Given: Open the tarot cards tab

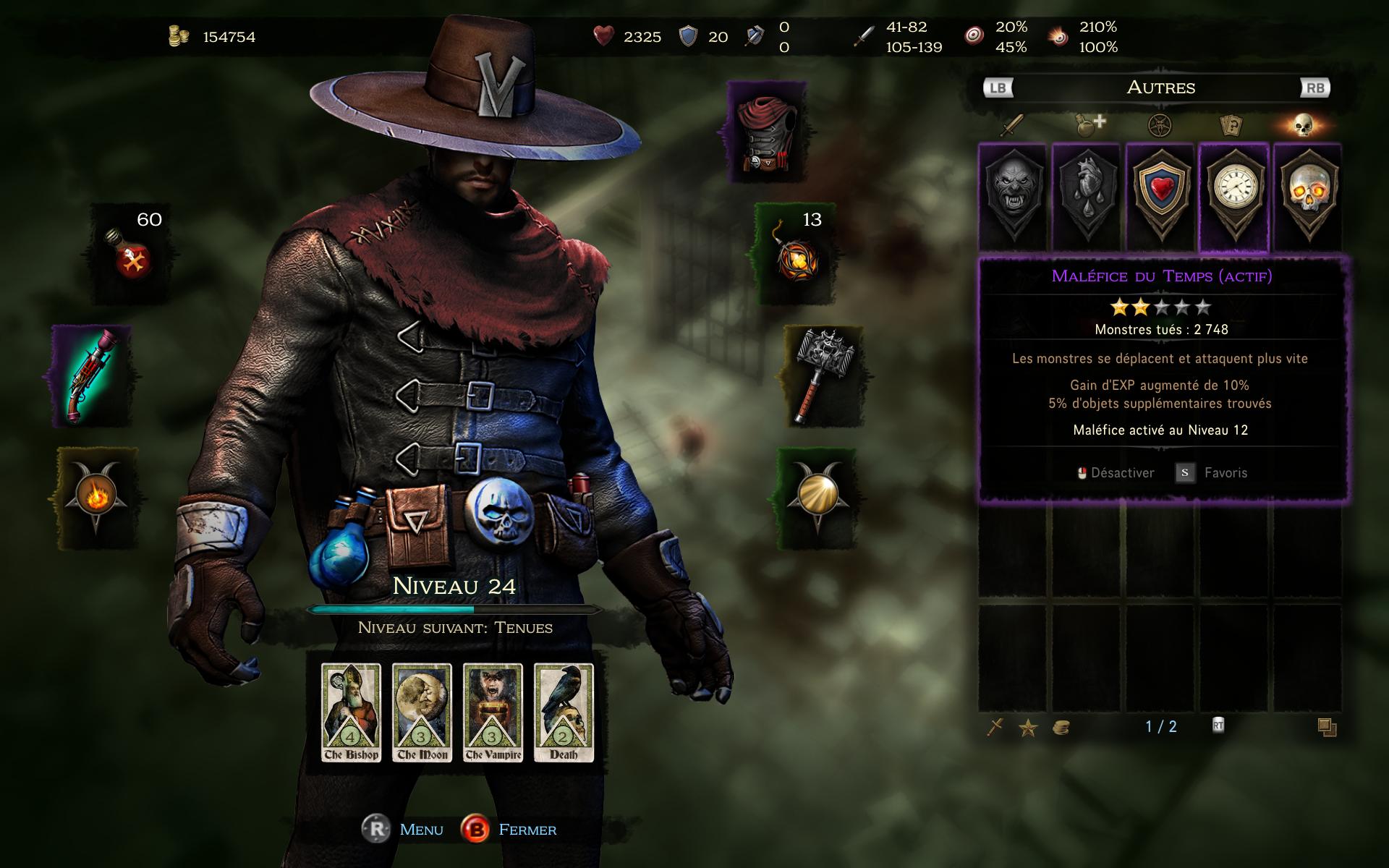Looking at the screenshot, I should tap(1231, 126).
